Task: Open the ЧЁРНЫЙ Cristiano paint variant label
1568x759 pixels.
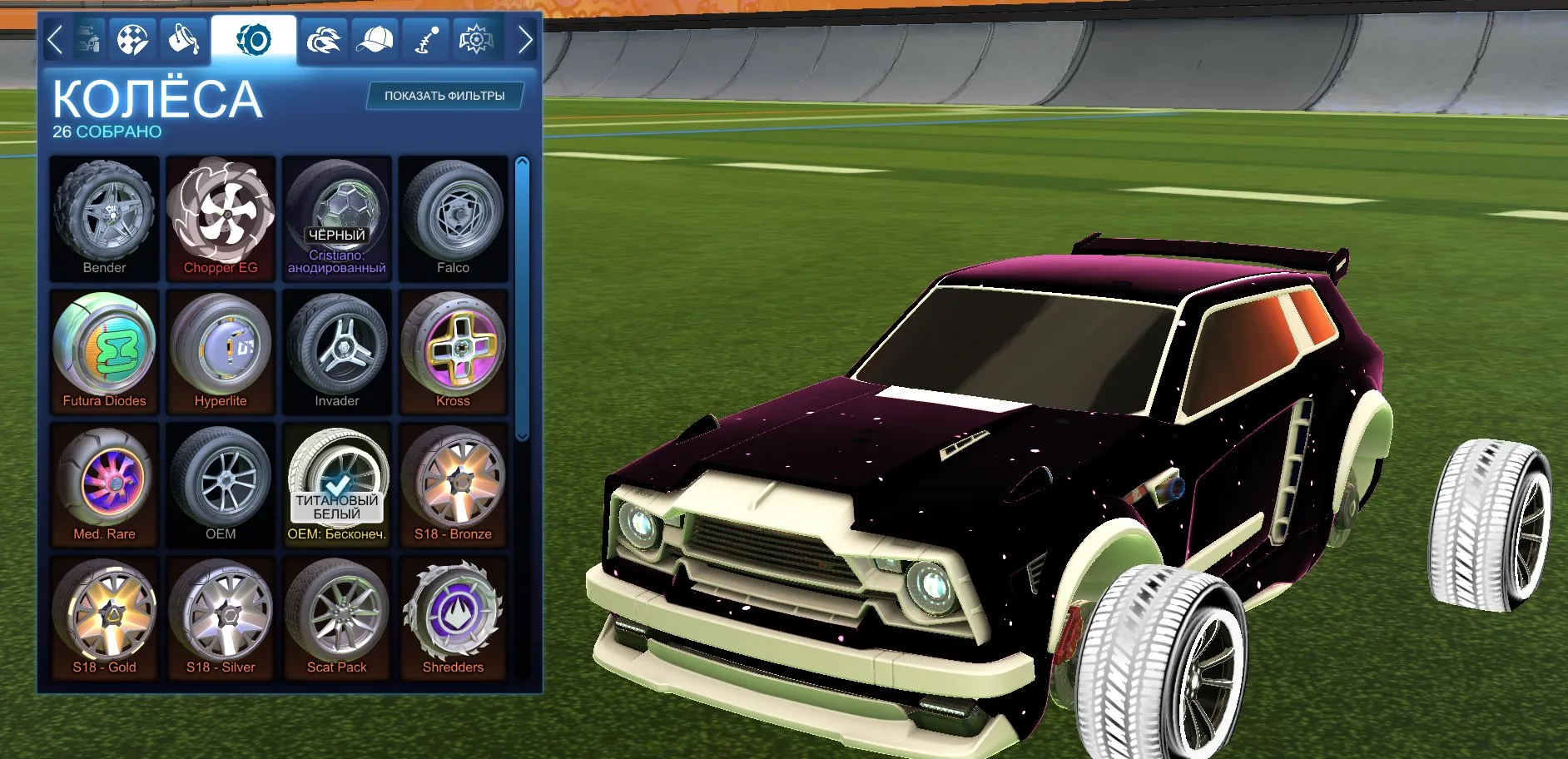Action: 337,236
